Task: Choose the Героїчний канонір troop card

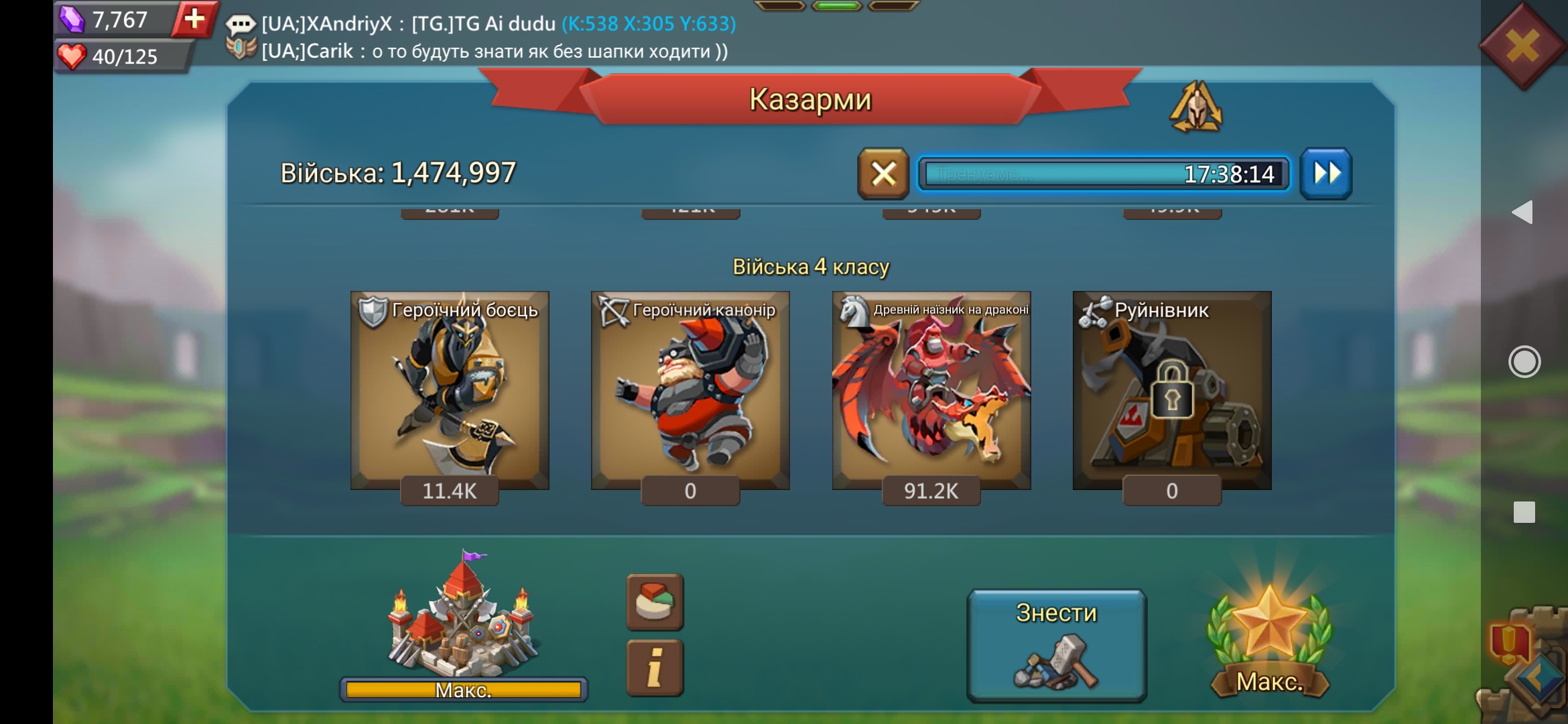Action: (690, 391)
